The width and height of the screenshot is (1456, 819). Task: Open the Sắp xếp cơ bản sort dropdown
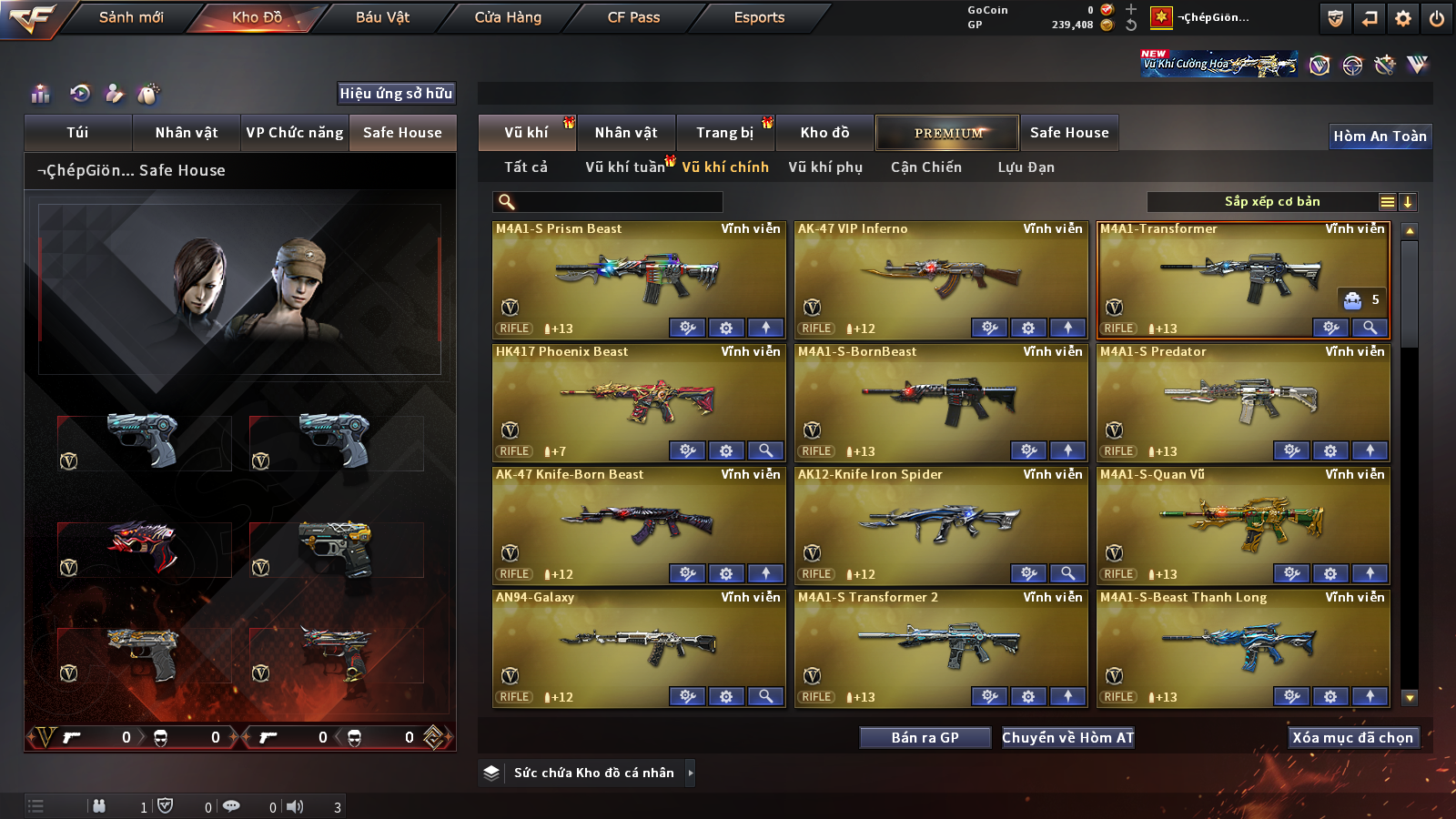1271,202
